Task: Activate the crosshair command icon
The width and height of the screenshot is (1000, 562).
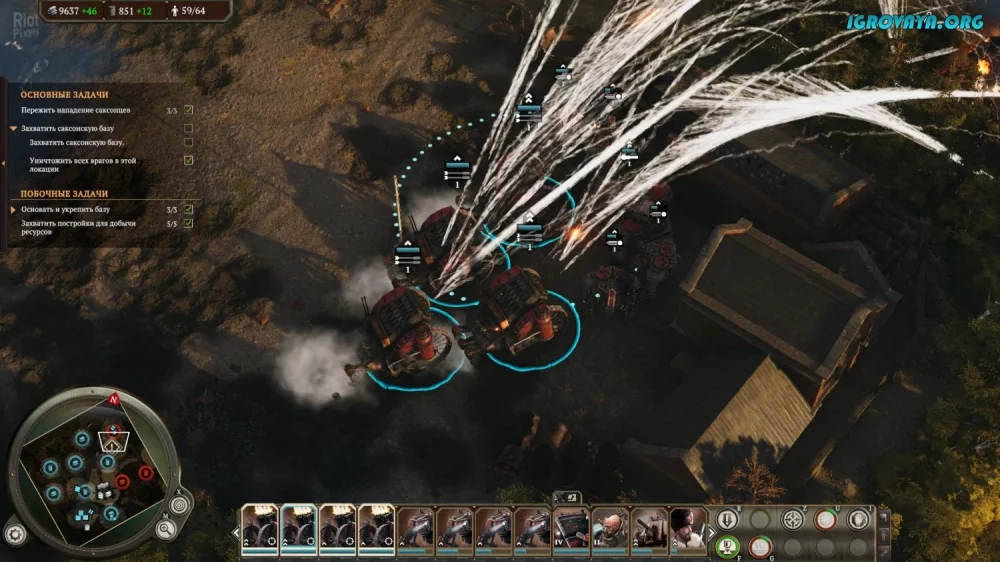Action: point(793,519)
